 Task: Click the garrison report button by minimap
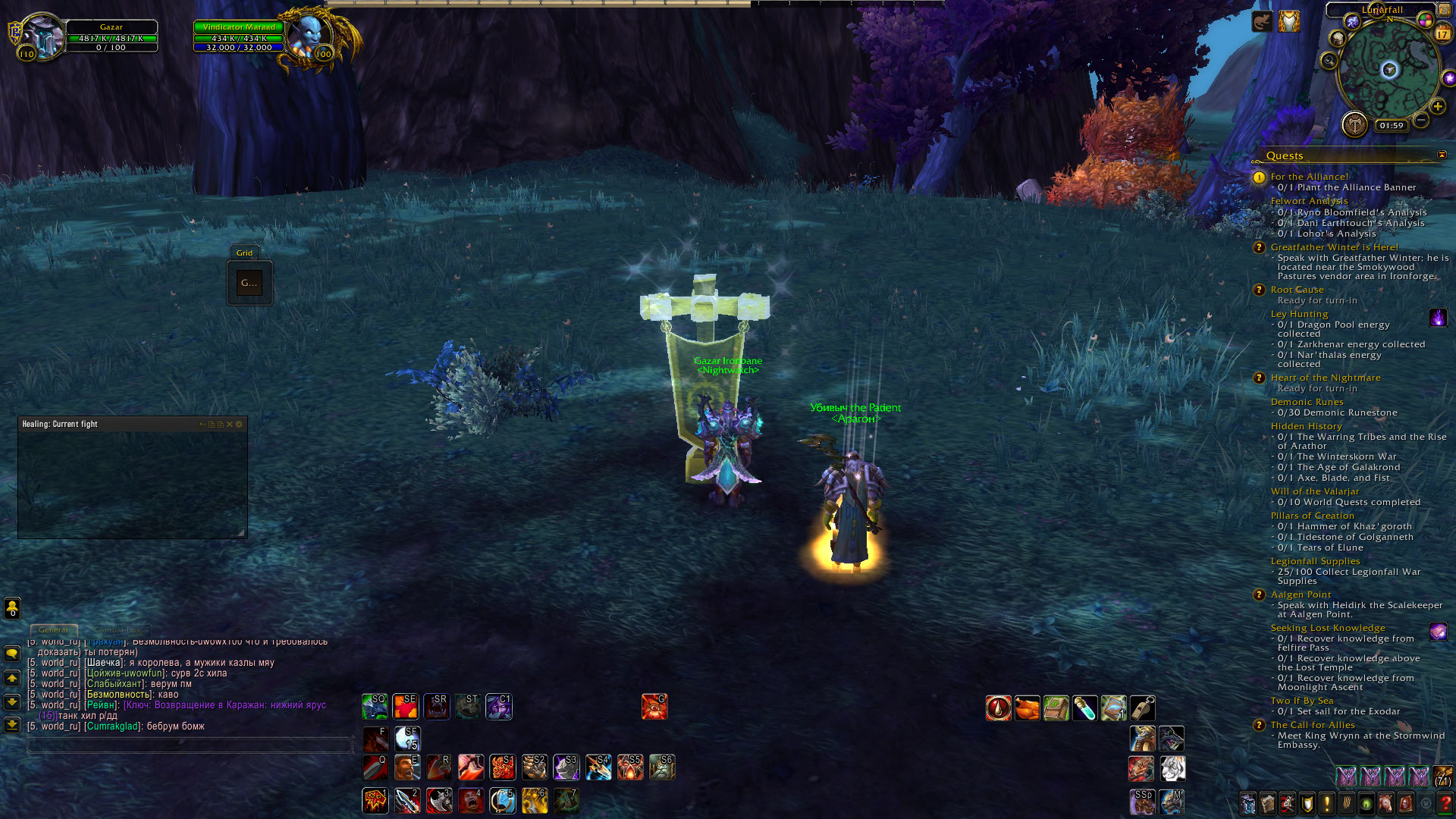1354,124
